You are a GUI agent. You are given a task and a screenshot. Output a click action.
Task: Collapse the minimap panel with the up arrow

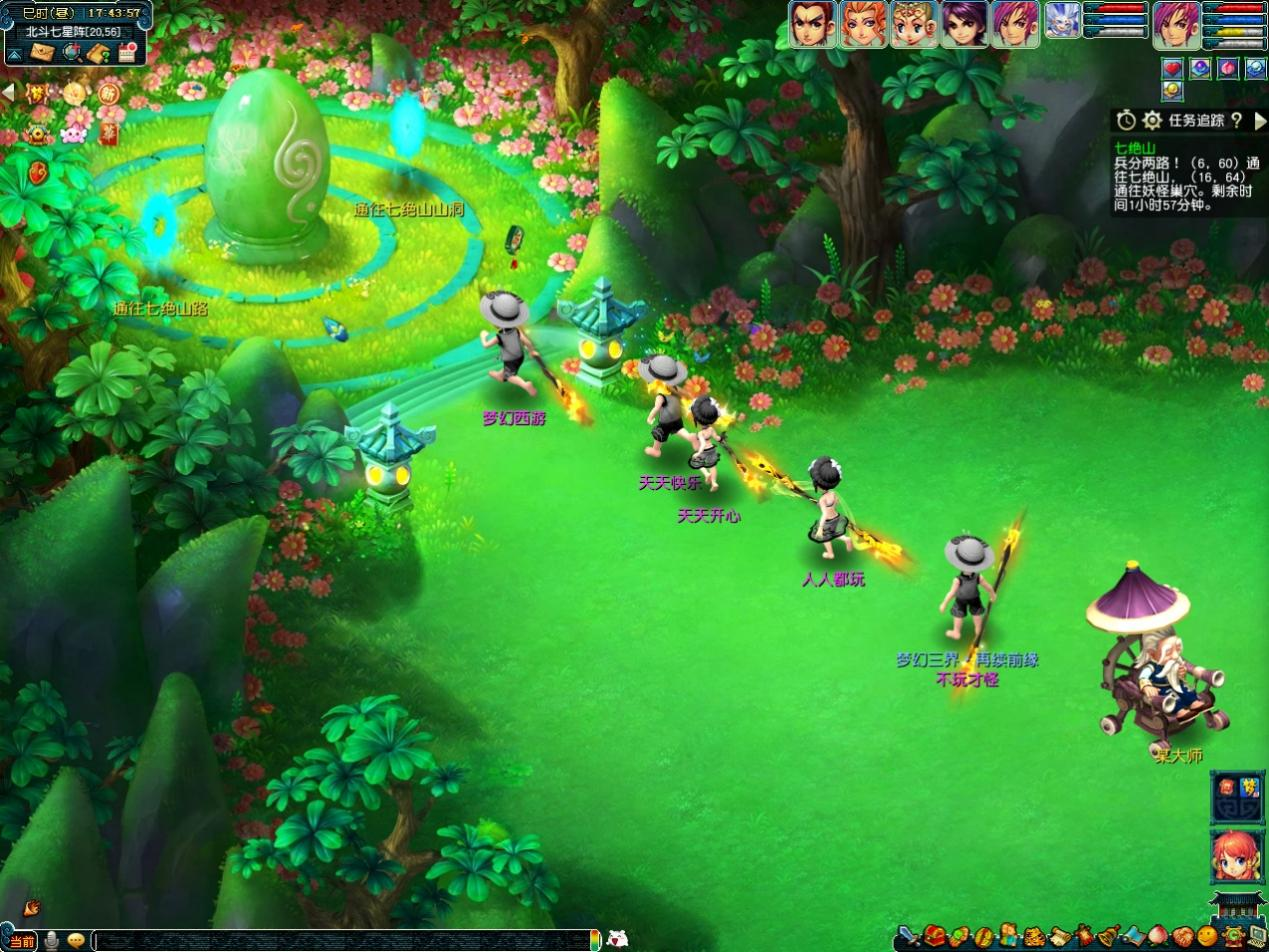[14, 54]
